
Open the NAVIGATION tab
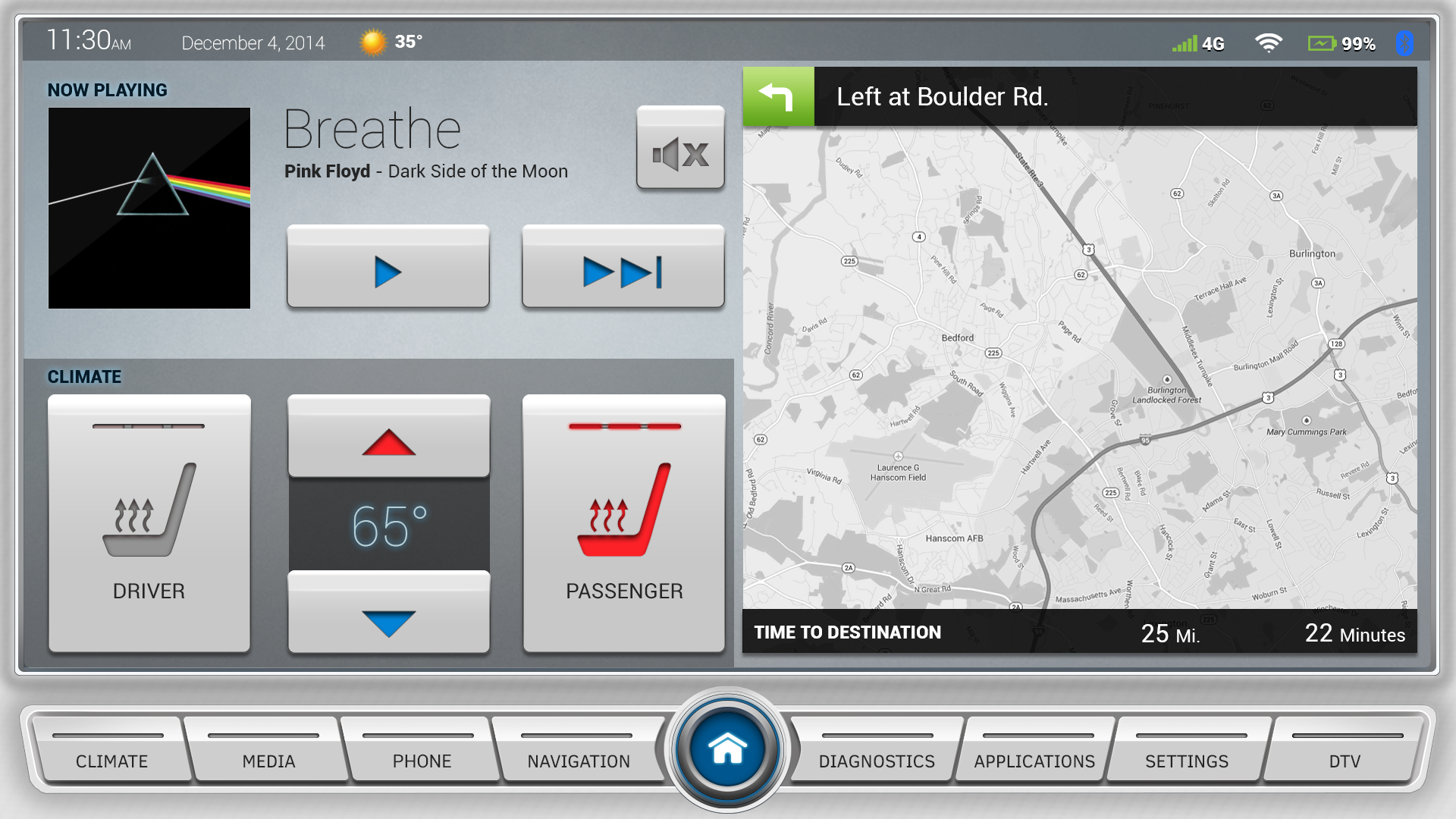click(x=578, y=761)
